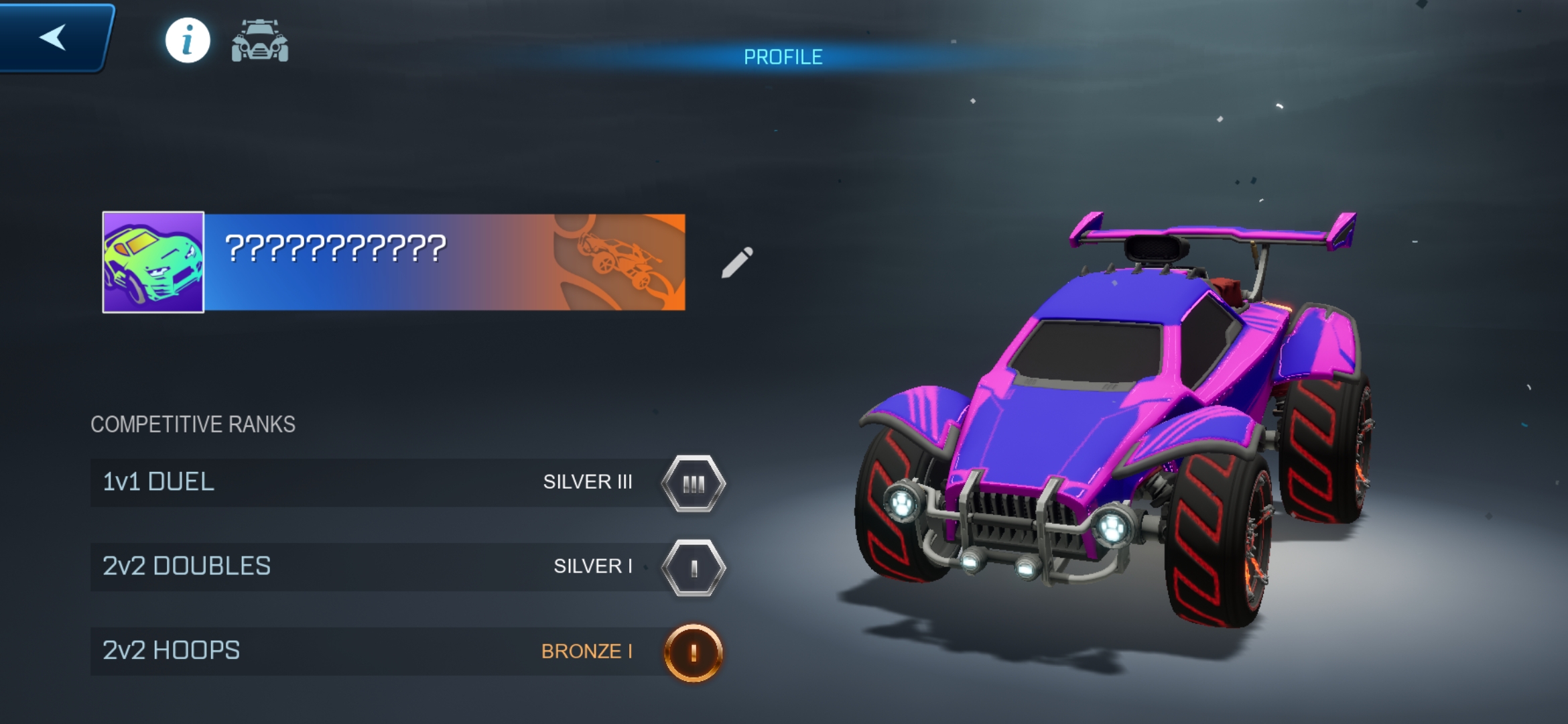Edit profile with the pencil icon

[x=737, y=262]
